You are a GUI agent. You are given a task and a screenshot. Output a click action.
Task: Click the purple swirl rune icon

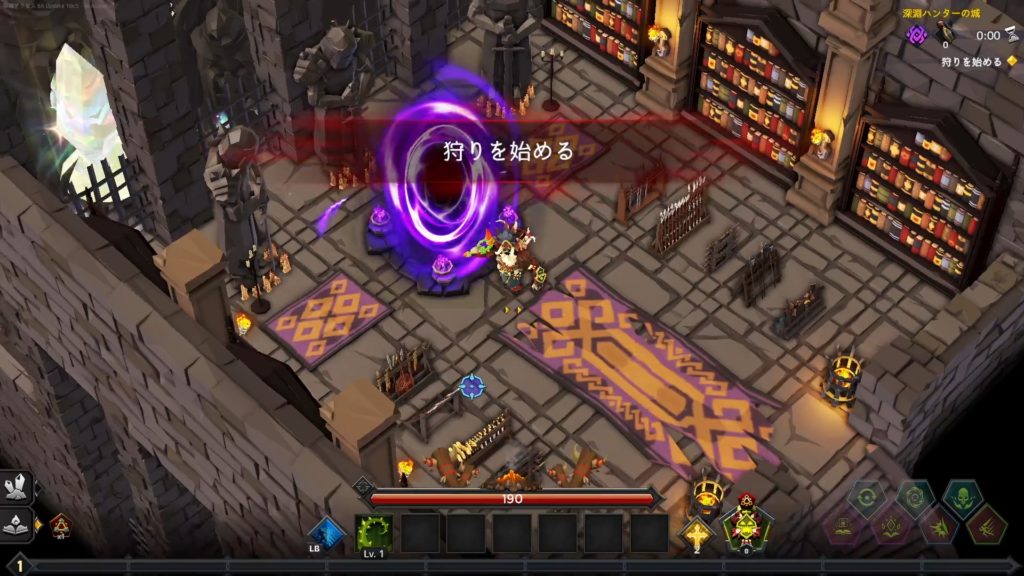(917, 35)
